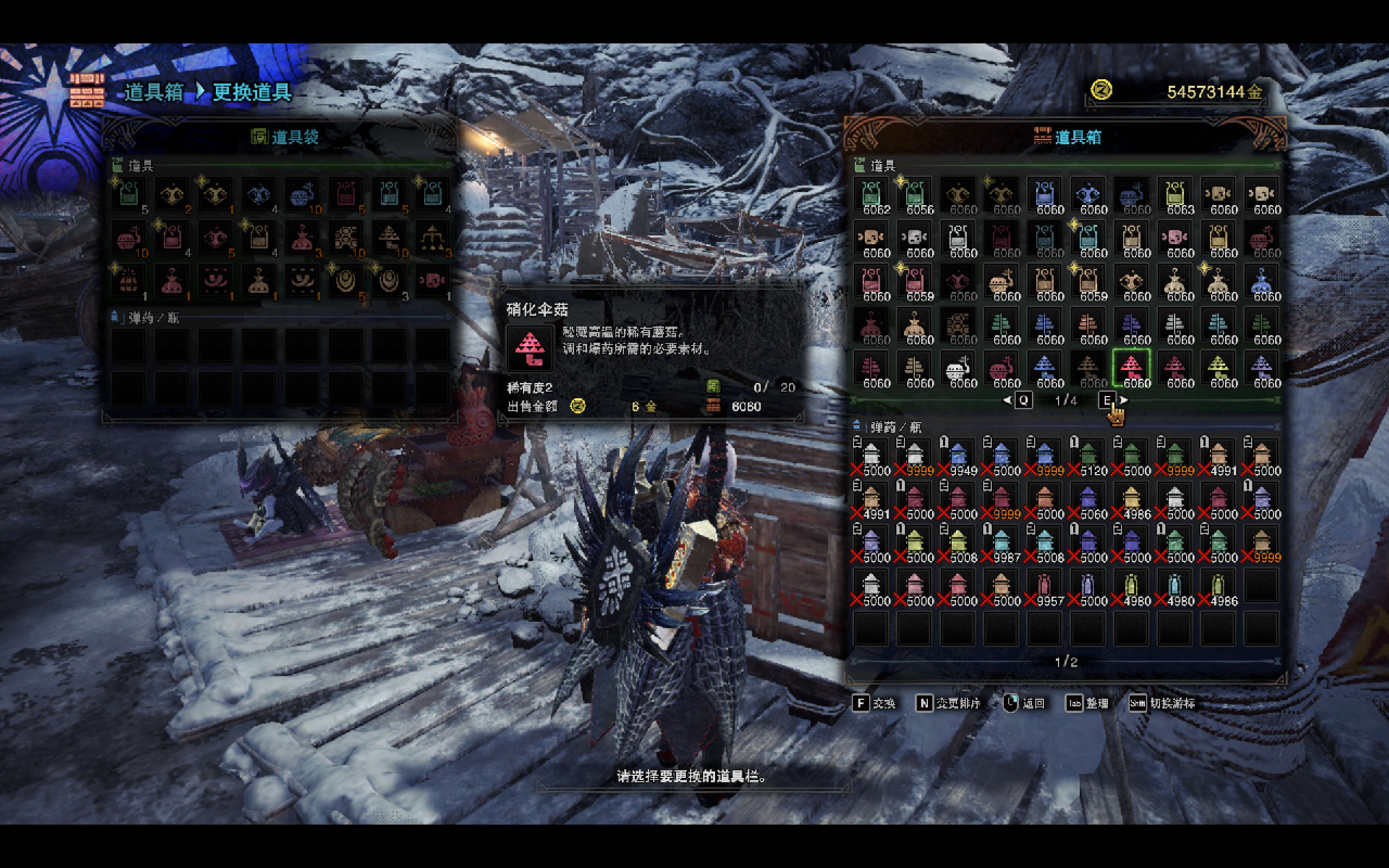Pick the starred pink potion with 6059
This screenshot has height=868, width=1389.
click(x=914, y=282)
